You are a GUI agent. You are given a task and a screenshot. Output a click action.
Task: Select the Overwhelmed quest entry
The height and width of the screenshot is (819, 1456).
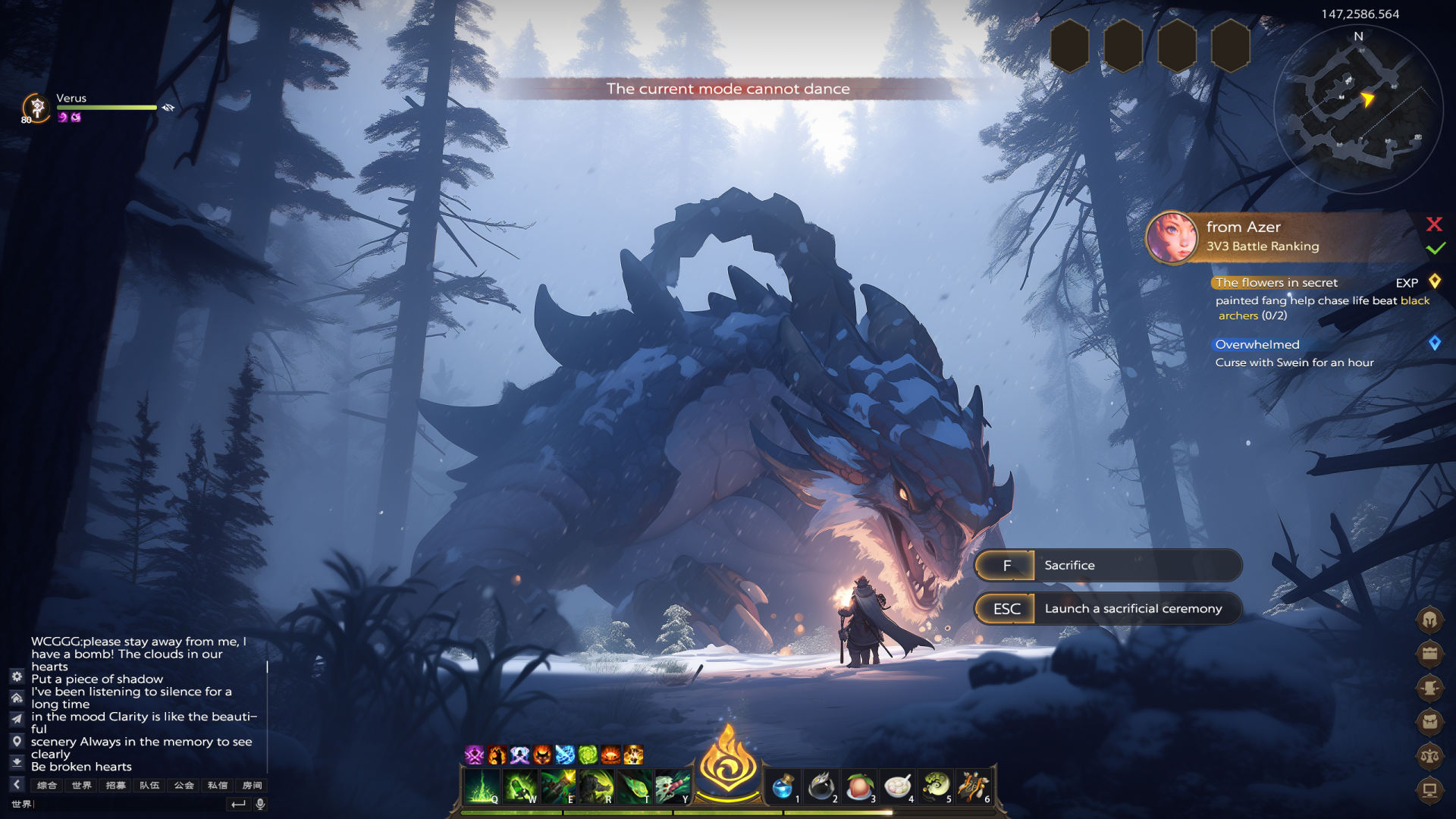(1257, 344)
